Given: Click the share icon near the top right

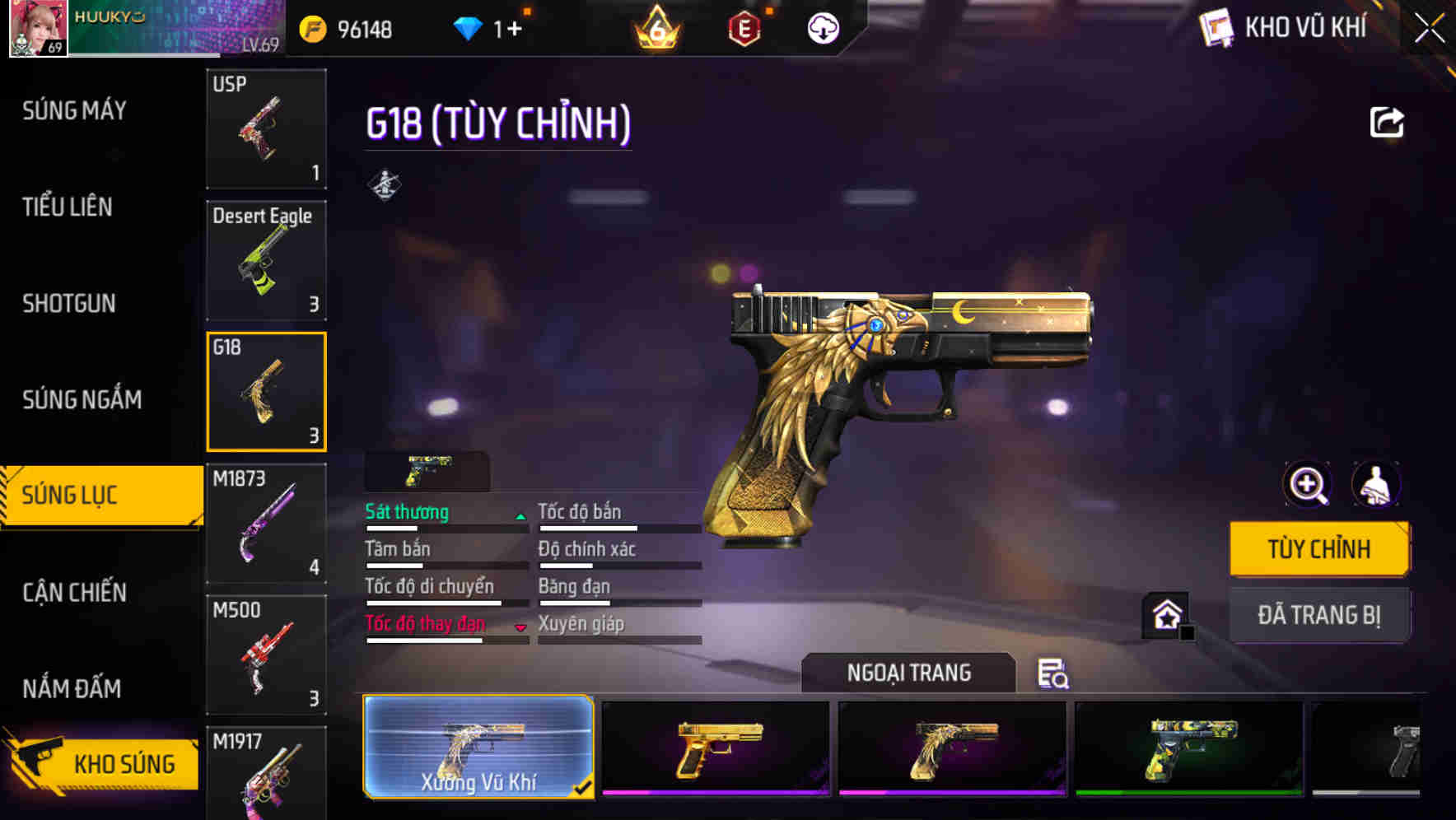Looking at the screenshot, I should [1387, 121].
